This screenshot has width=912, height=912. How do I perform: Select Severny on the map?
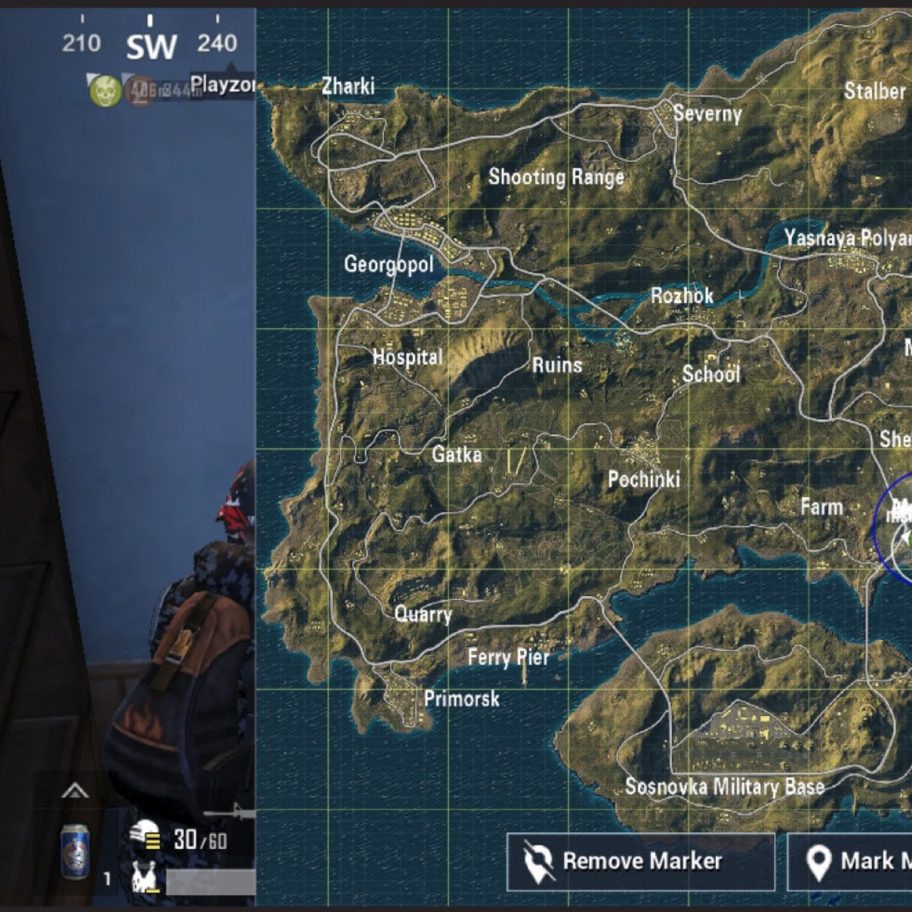pyautogui.click(x=707, y=113)
